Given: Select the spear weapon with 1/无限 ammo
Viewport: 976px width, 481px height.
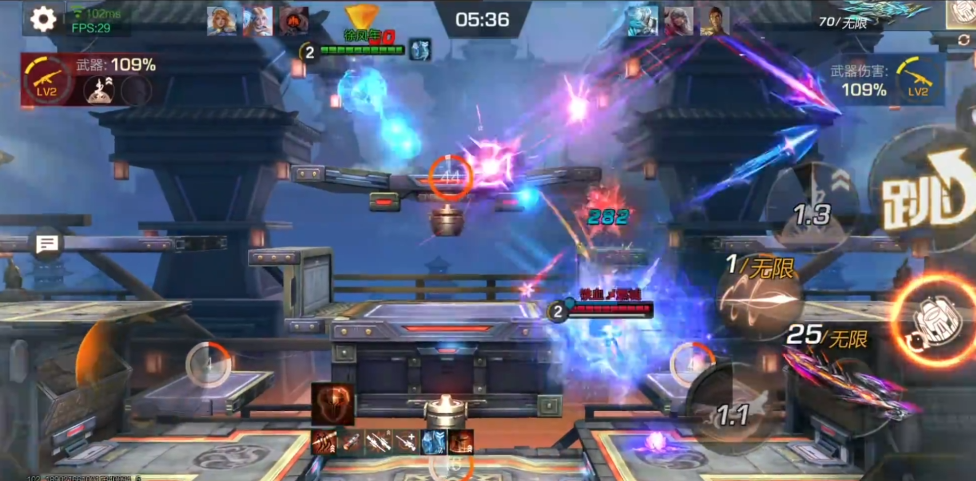Looking at the screenshot, I should (x=759, y=300).
